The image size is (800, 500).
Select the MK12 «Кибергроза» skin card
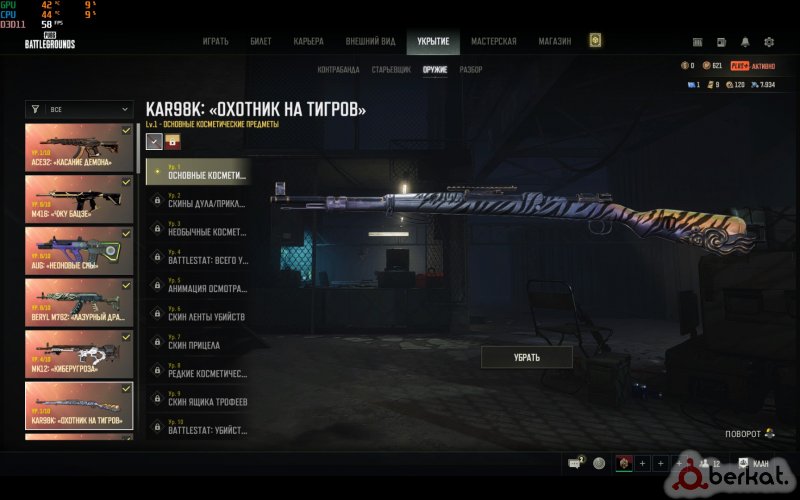pos(79,352)
